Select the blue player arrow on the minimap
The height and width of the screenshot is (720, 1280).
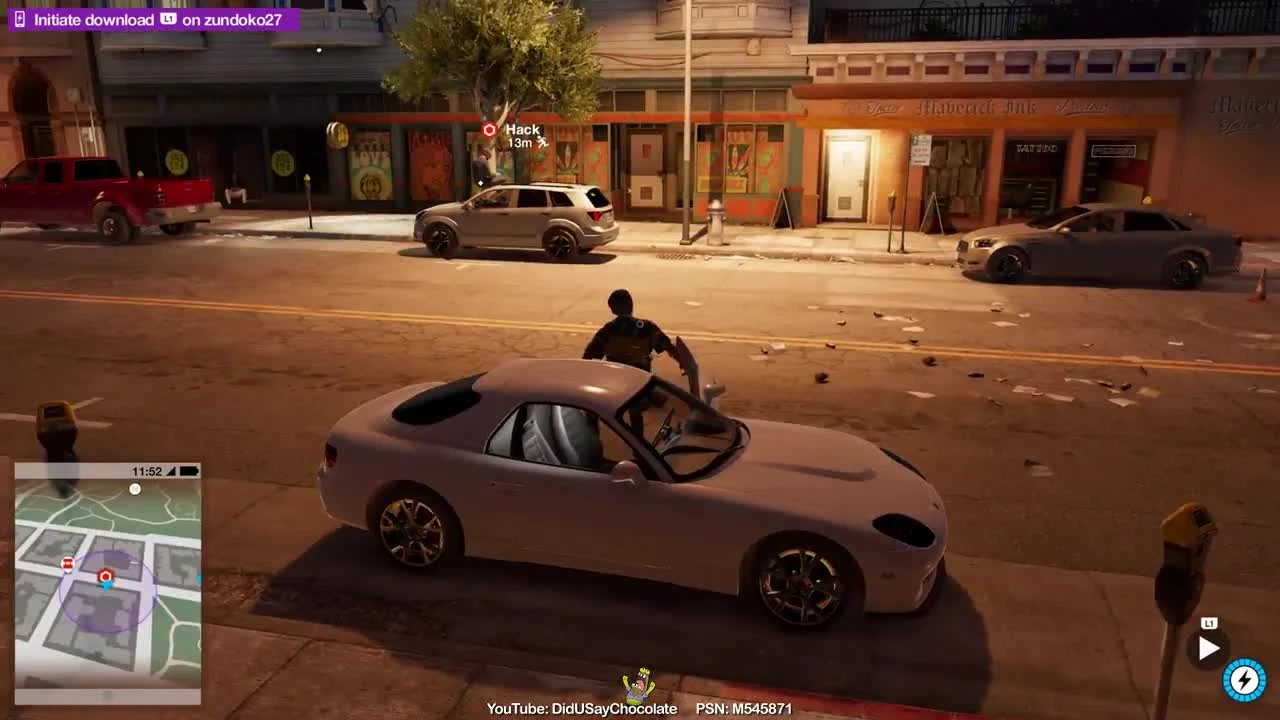click(x=107, y=588)
